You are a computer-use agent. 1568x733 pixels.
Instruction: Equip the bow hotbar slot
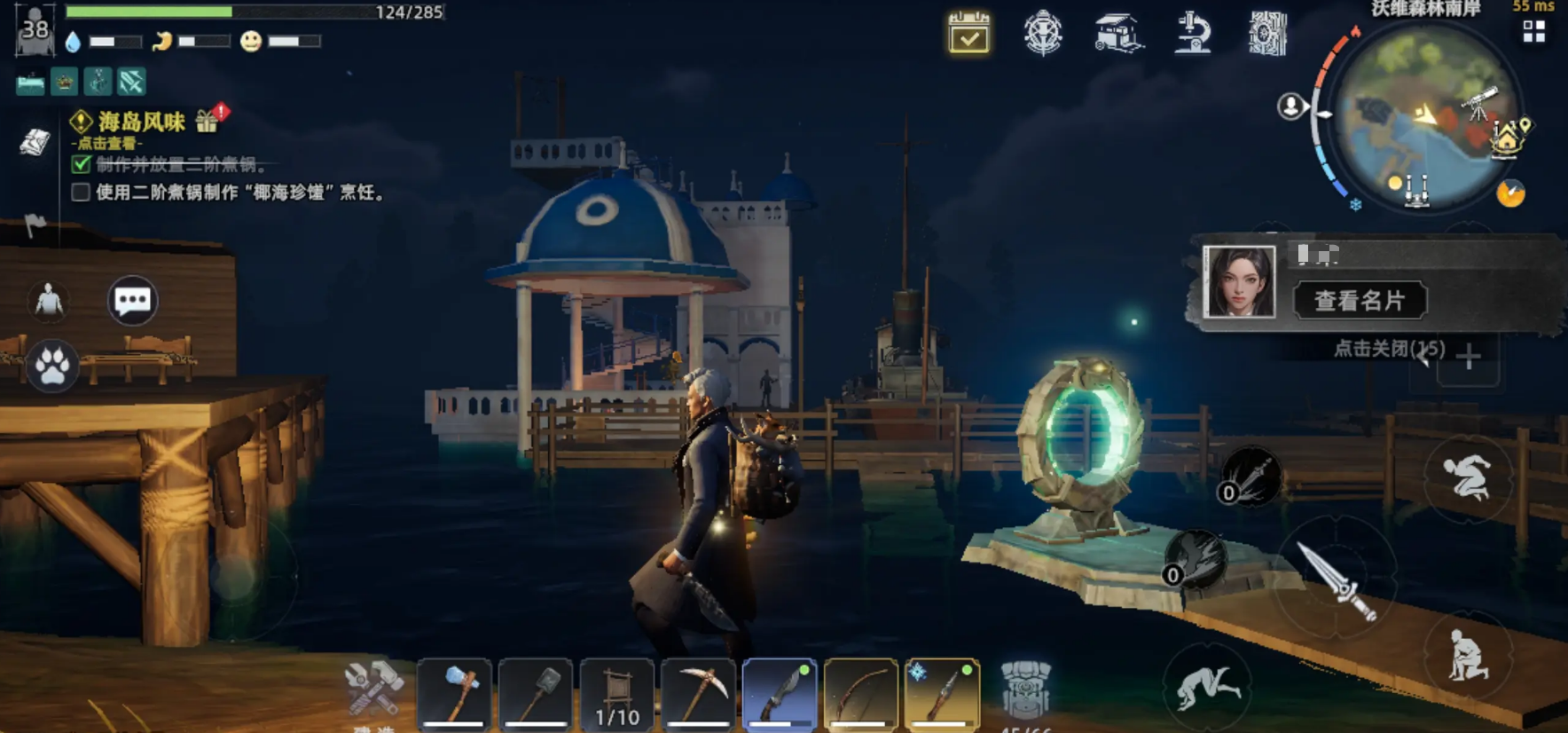click(x=860, y=694)
